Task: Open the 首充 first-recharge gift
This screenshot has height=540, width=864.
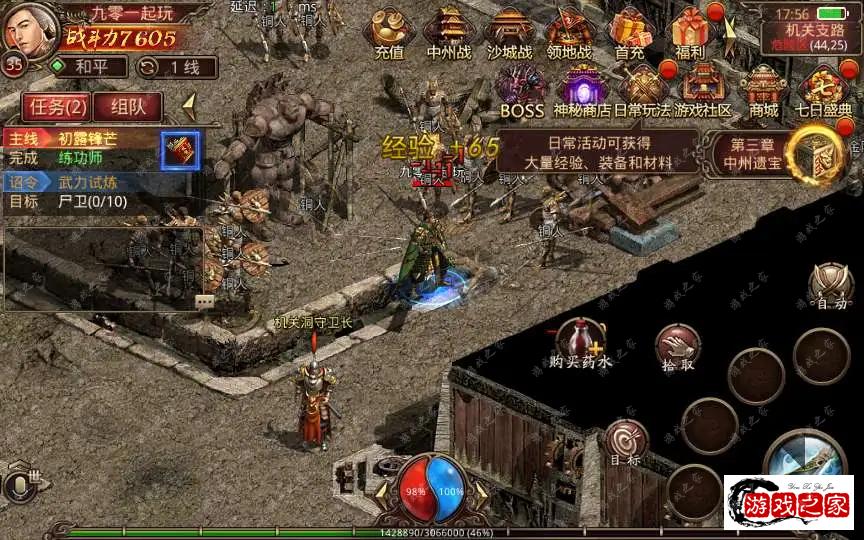Action: coord(630,33)
